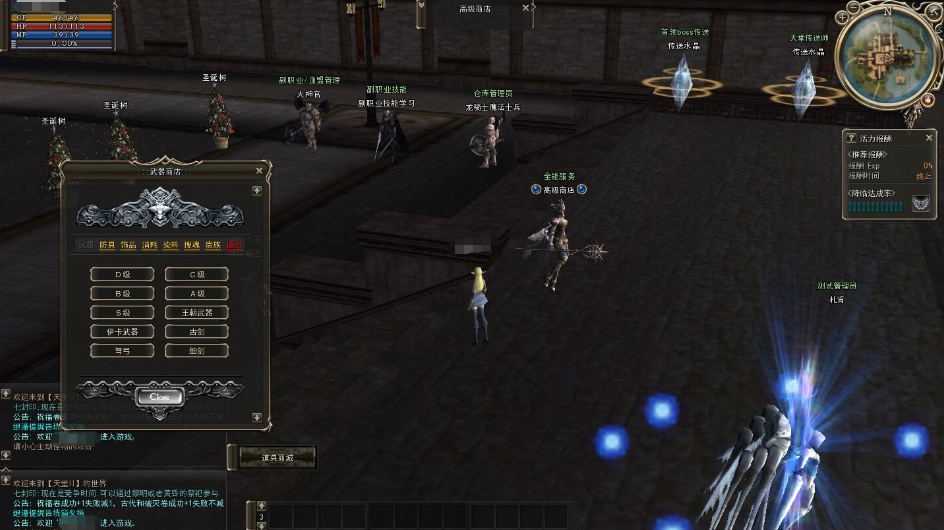Screen dimensions: 944x530
Task: Open the C级 weapon category
Action: coord(196,274)
